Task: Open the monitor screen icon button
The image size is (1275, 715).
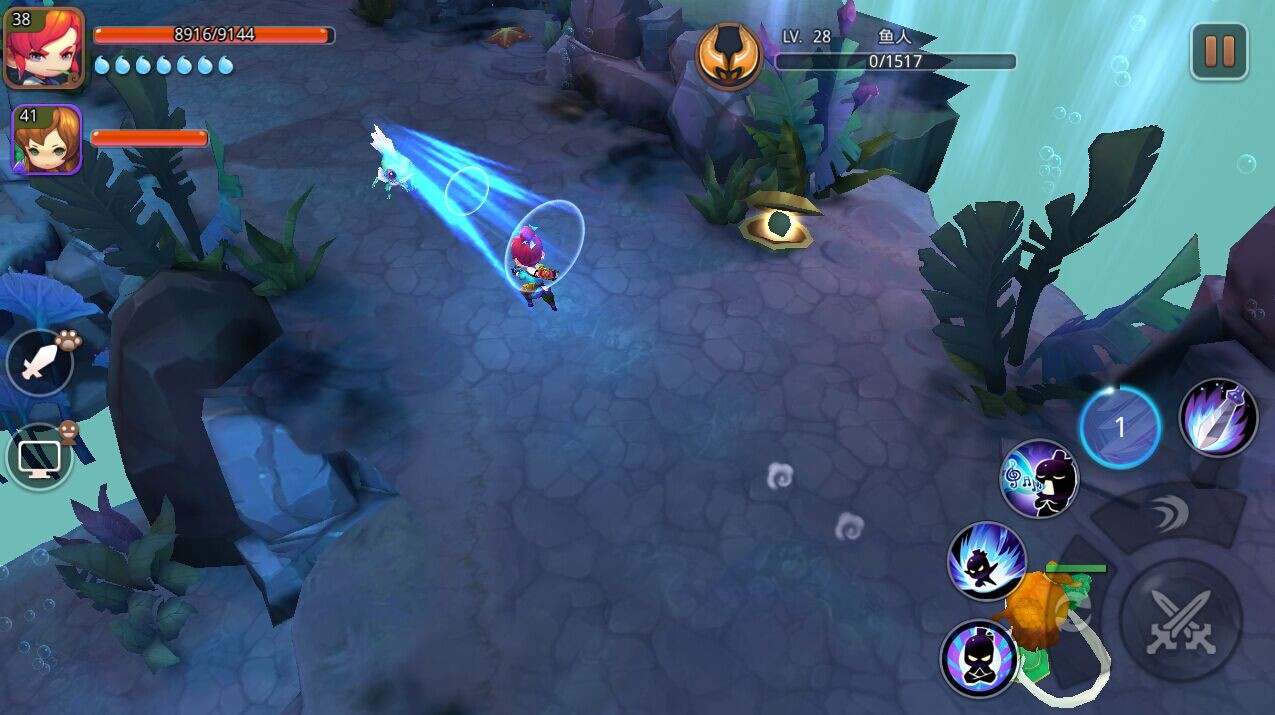Action: (x=40, y=458)
